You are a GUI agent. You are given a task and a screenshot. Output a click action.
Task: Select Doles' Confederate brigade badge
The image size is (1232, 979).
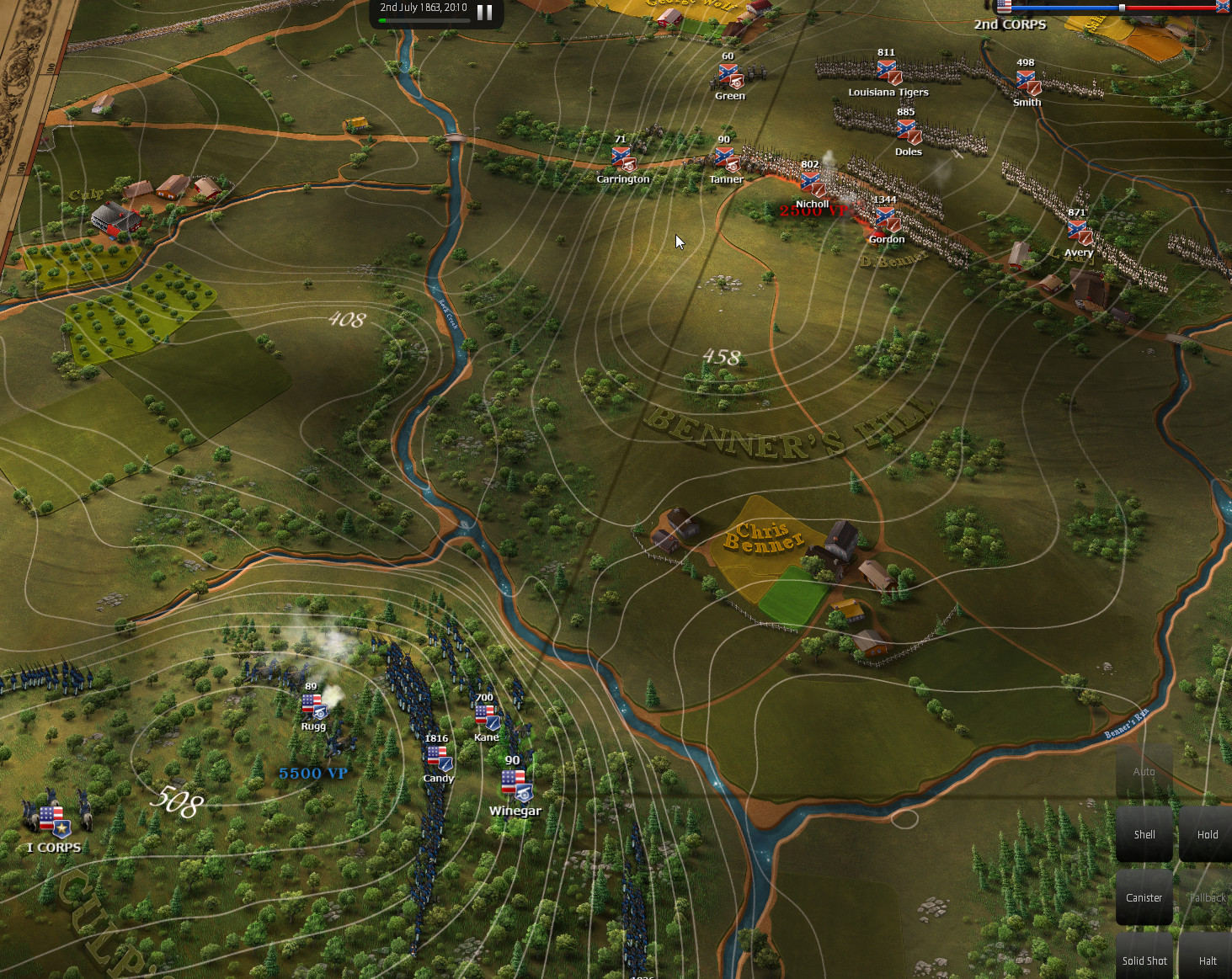click(908, 131)
